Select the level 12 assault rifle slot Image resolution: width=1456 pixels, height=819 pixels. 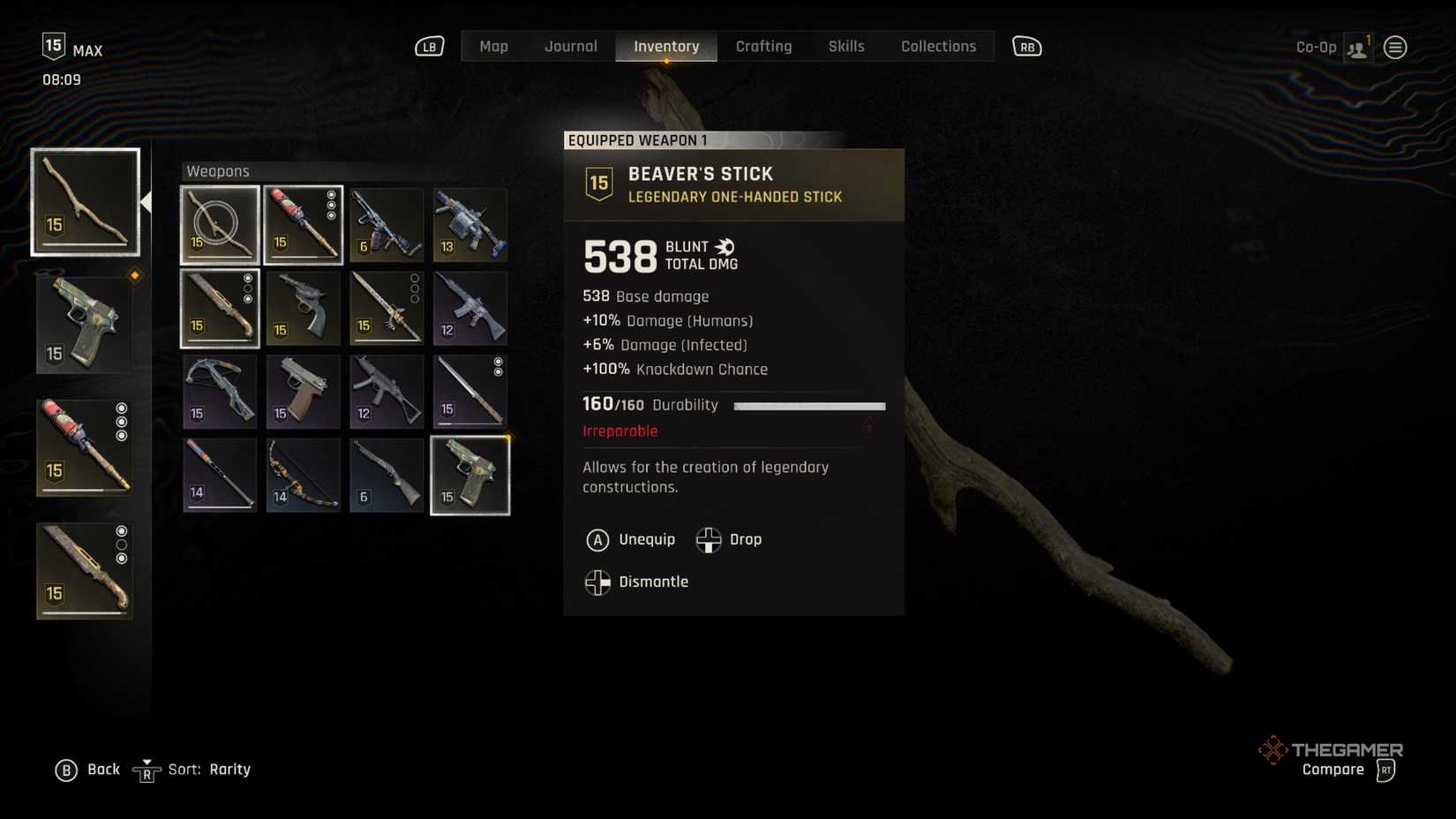(469, 308)
